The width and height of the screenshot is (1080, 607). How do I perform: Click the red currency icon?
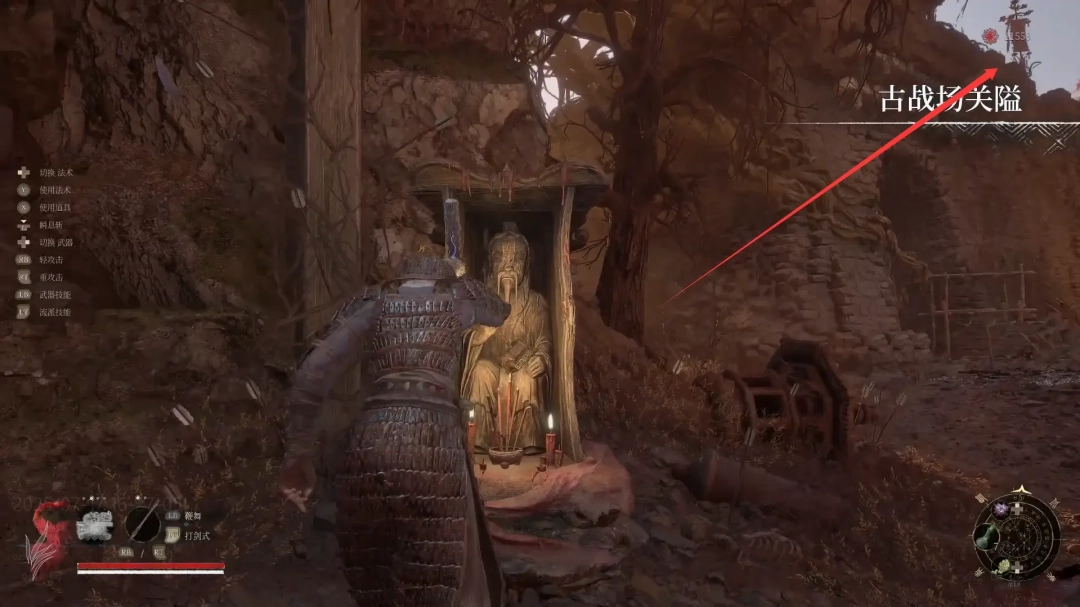coord(990,36)
